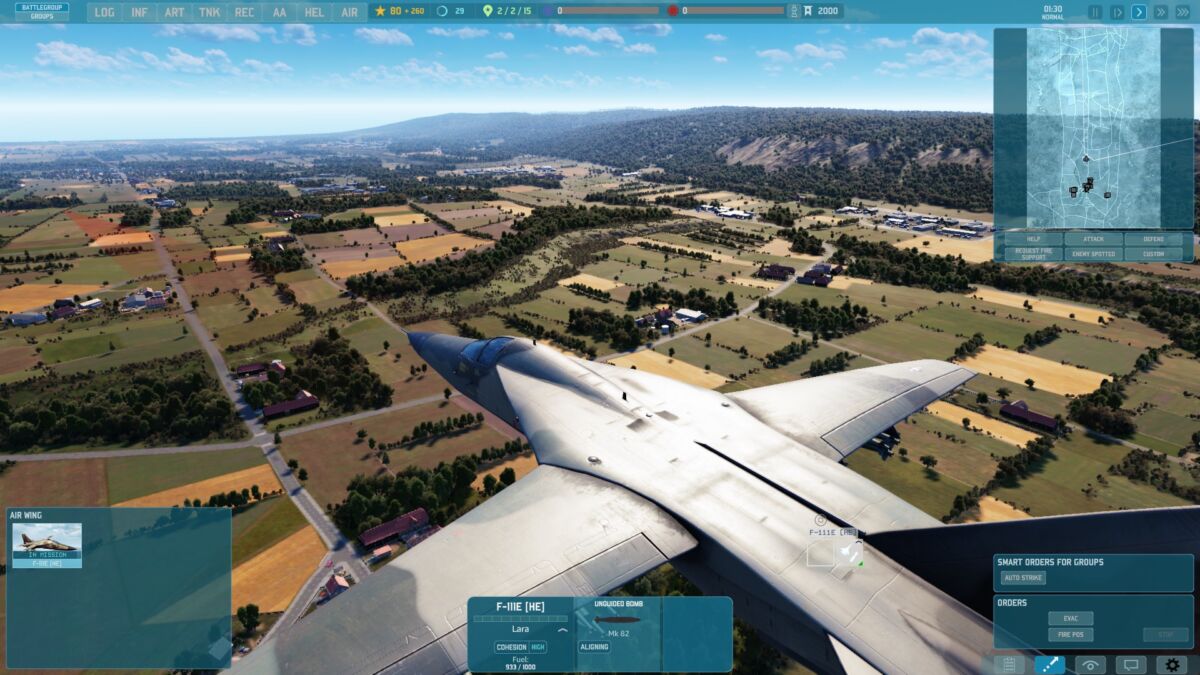1200x675 pixels.
Task: Activate the Auto Strike smart order
Action: click(x=1023, y=578)
